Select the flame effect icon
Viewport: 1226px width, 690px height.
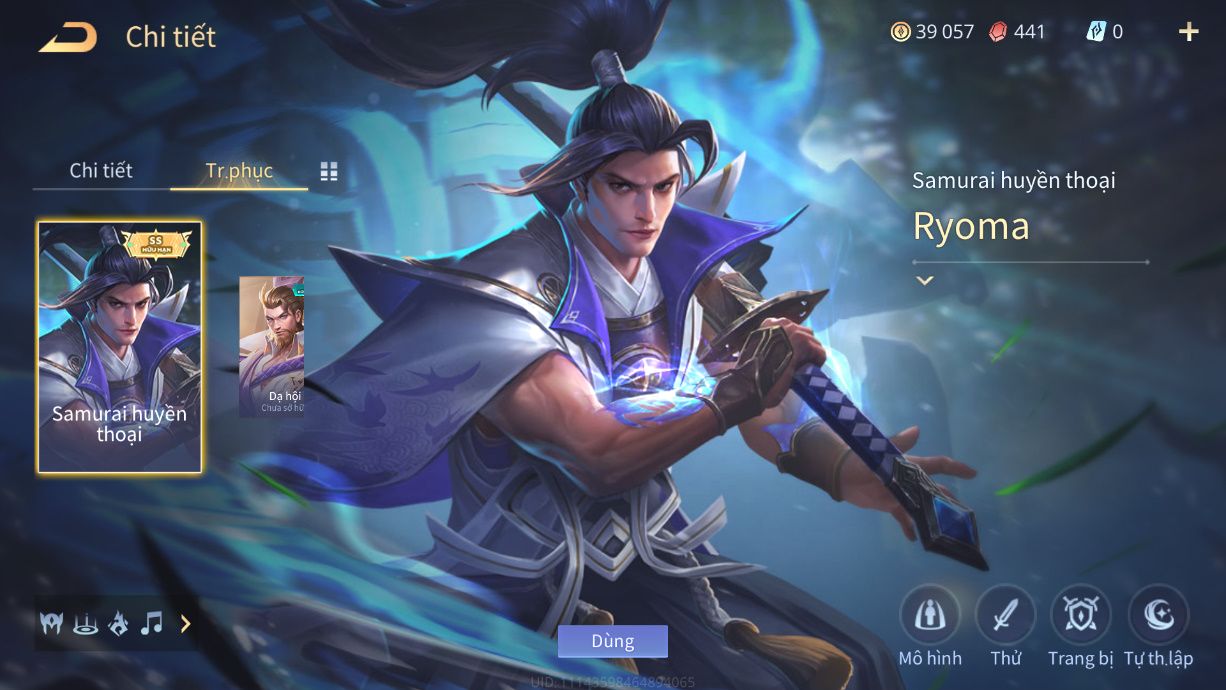(x=118, y=624)
